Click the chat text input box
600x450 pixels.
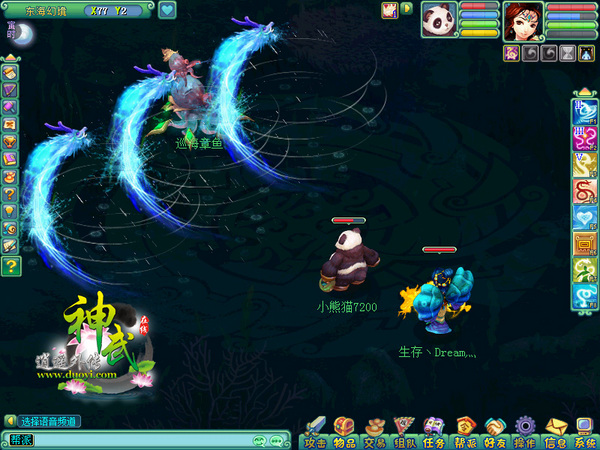pos(130,439)
